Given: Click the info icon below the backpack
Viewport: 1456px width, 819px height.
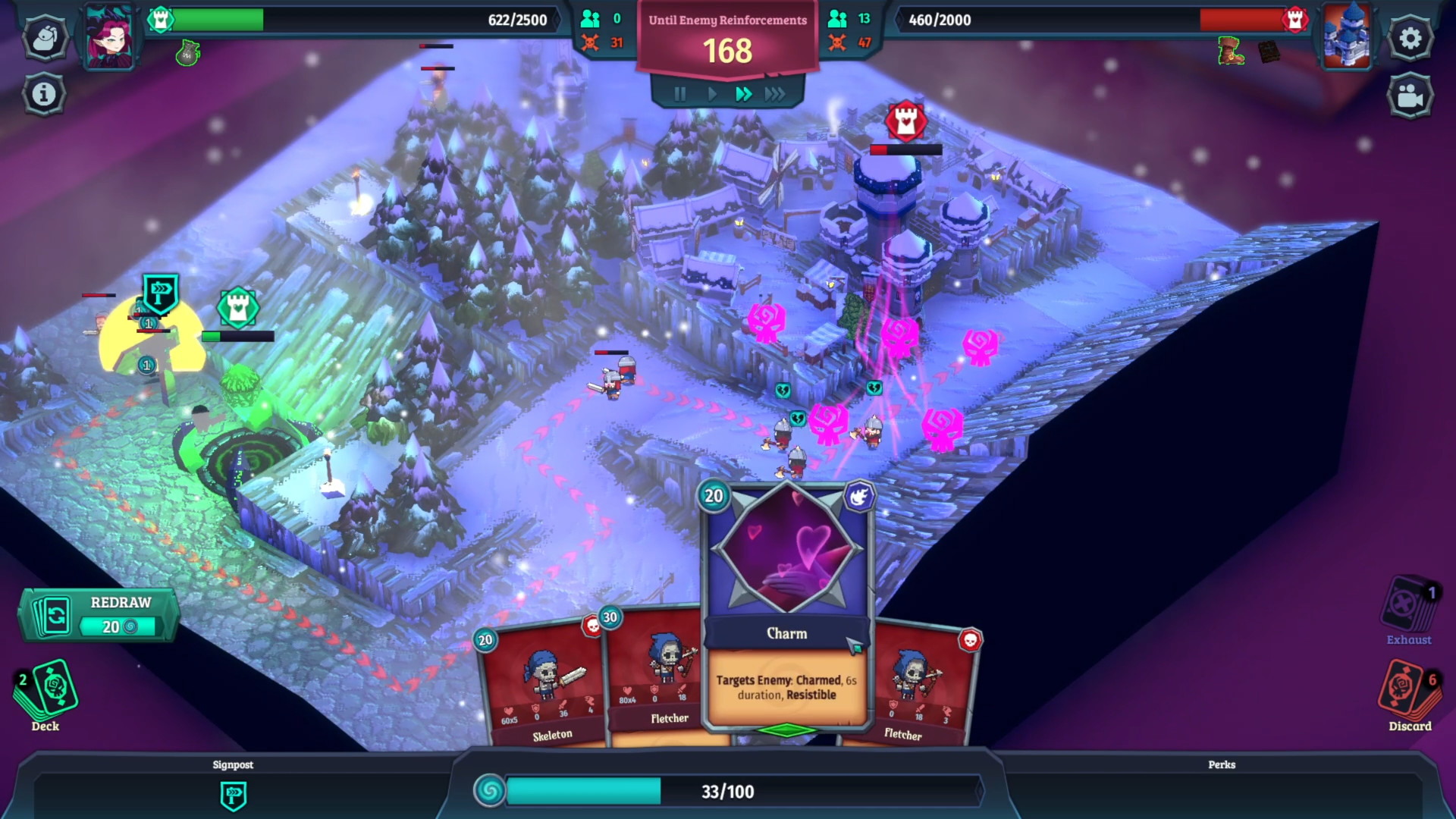Looking at the screenshot, I should 45,93.
